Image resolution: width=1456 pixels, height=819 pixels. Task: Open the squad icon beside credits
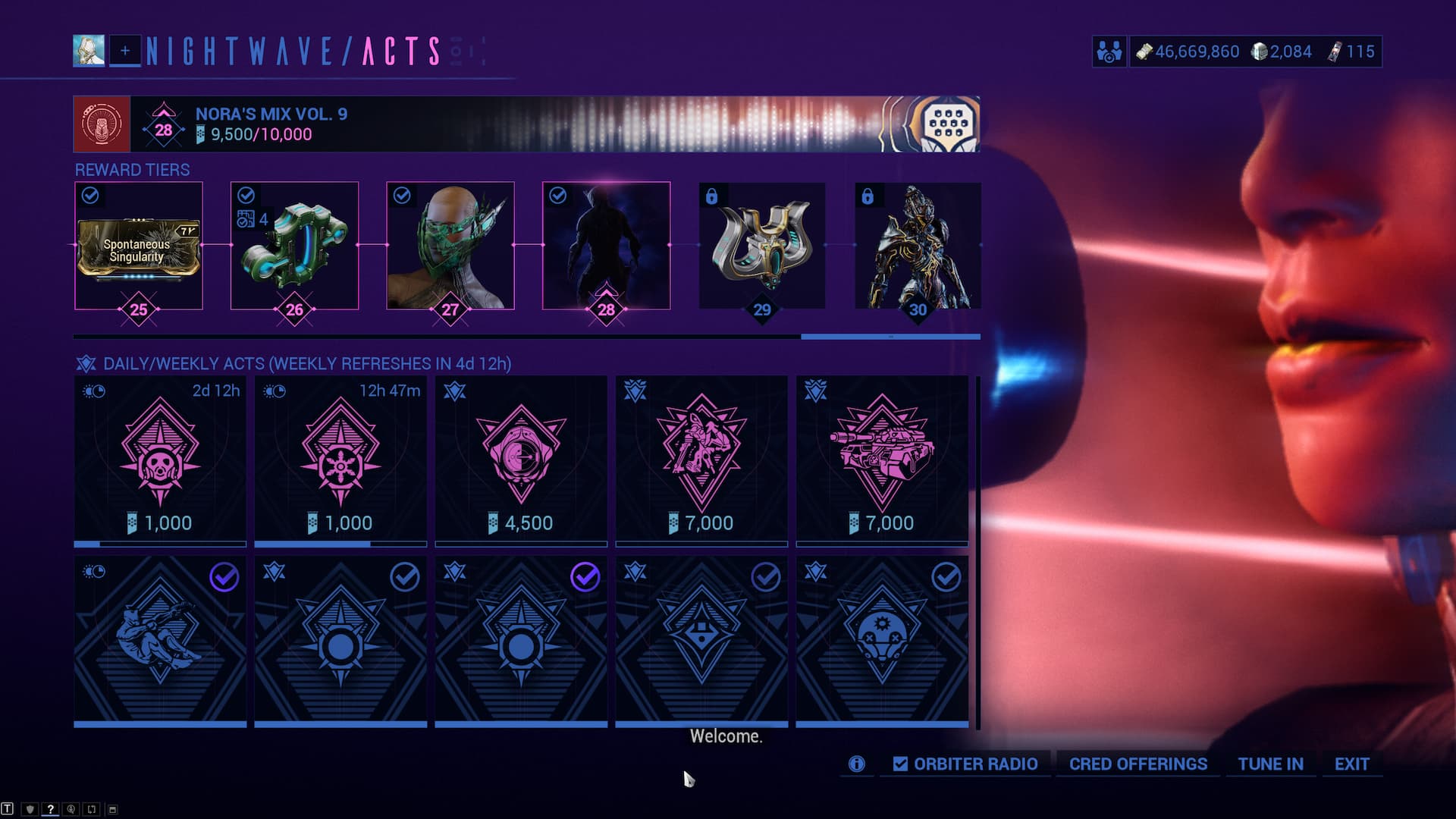tap(1109, 52)
